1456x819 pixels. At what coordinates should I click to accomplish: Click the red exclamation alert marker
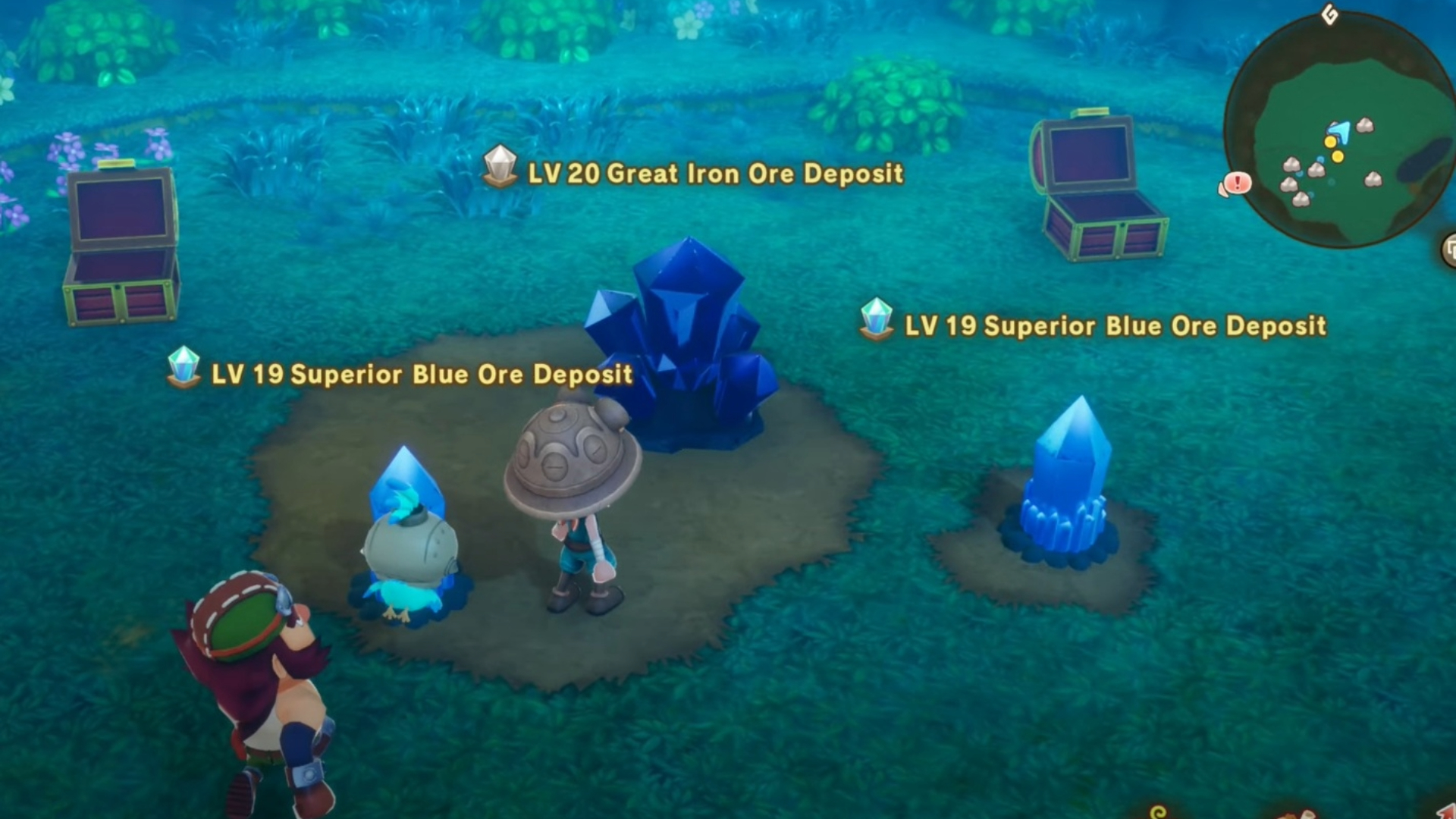[x=1236, y=184]
